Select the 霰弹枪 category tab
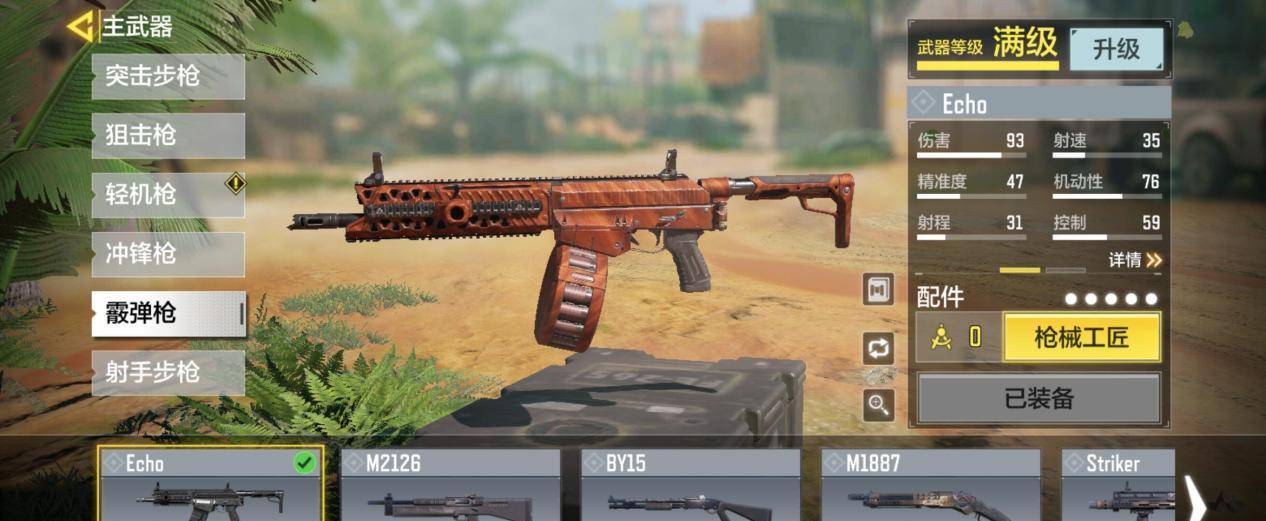The height and width of the screenshot is (521, 1266). tap(168, 313)
